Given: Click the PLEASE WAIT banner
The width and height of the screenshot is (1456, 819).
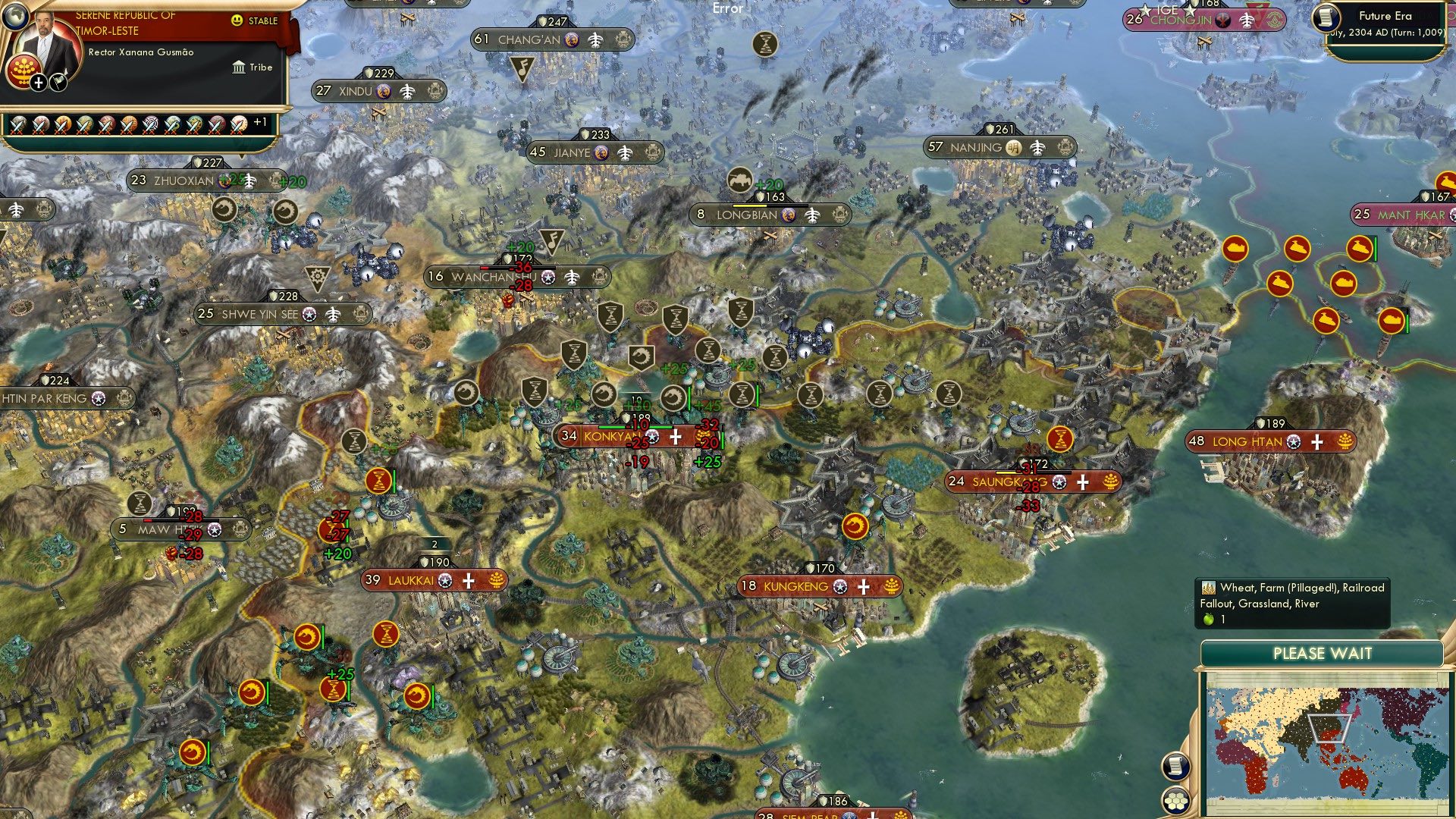Looking at the screenshot, I should click(1323, 653).
